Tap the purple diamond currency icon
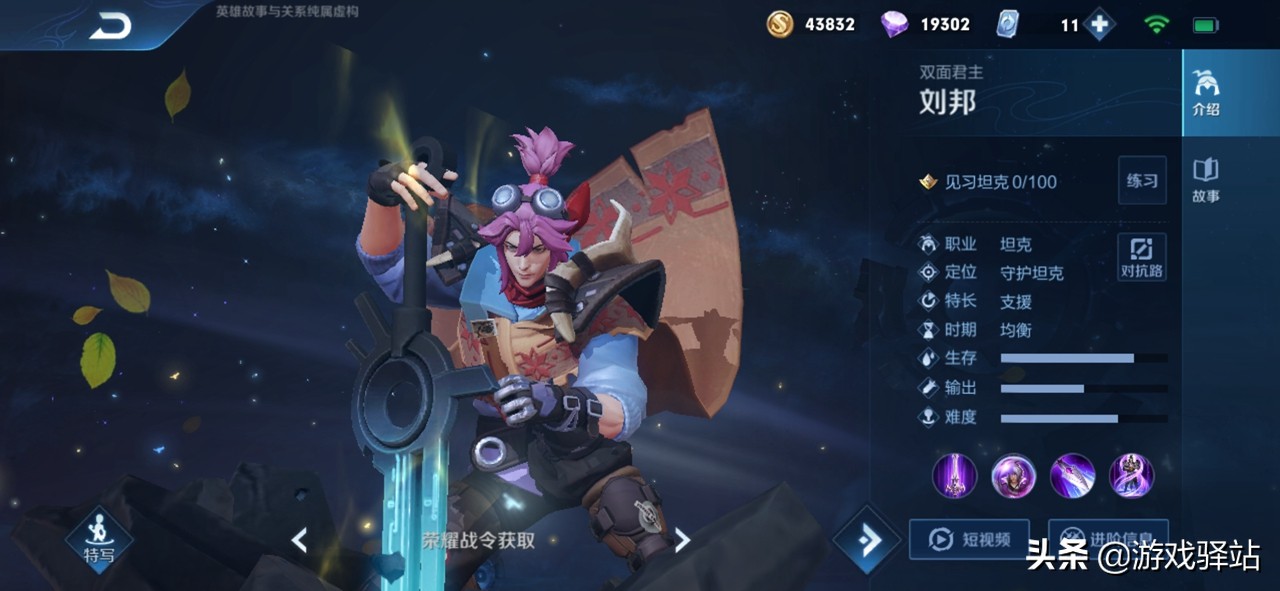This screenshot has width=1280, height=591. pyautogui.click(x=894, y=25)
